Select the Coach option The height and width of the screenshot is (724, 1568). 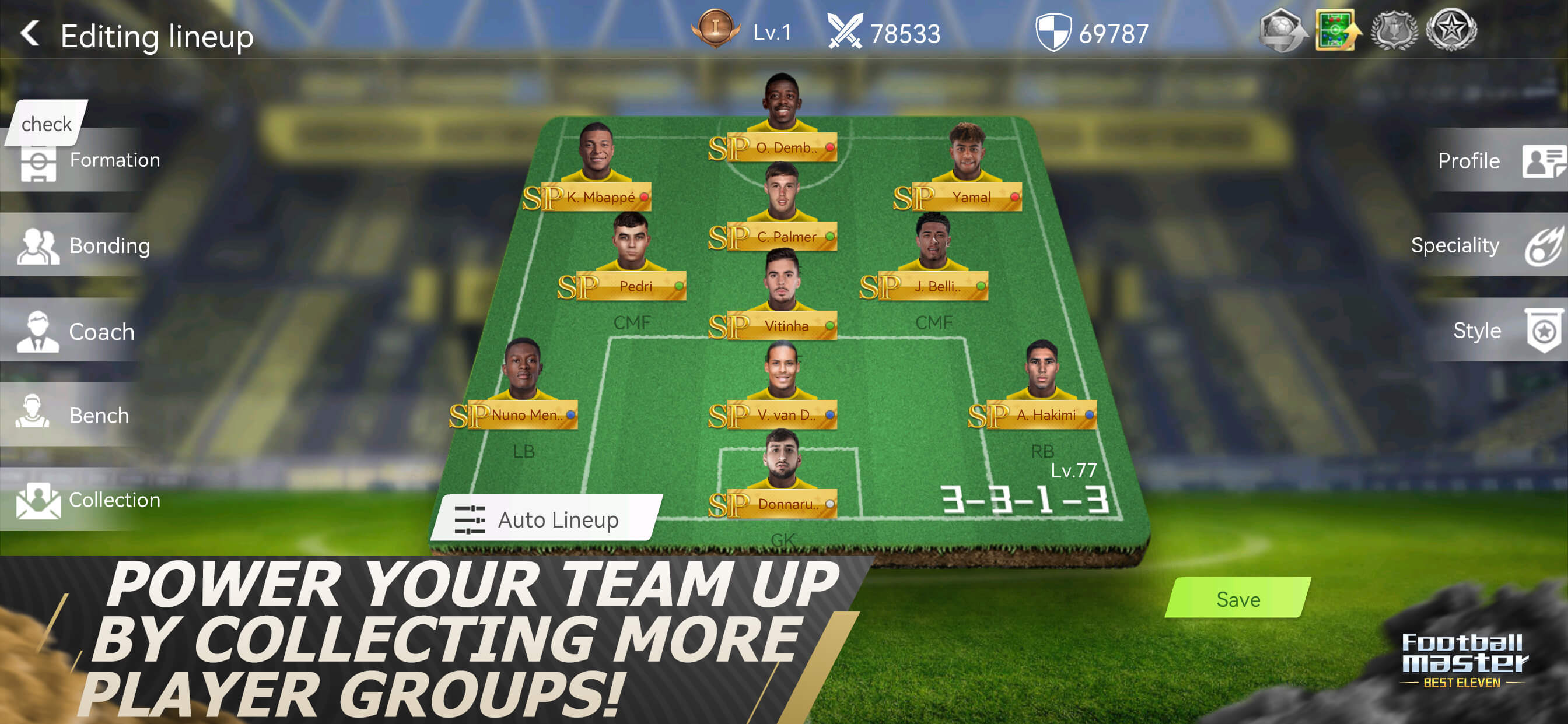click(x=101, y=331)
